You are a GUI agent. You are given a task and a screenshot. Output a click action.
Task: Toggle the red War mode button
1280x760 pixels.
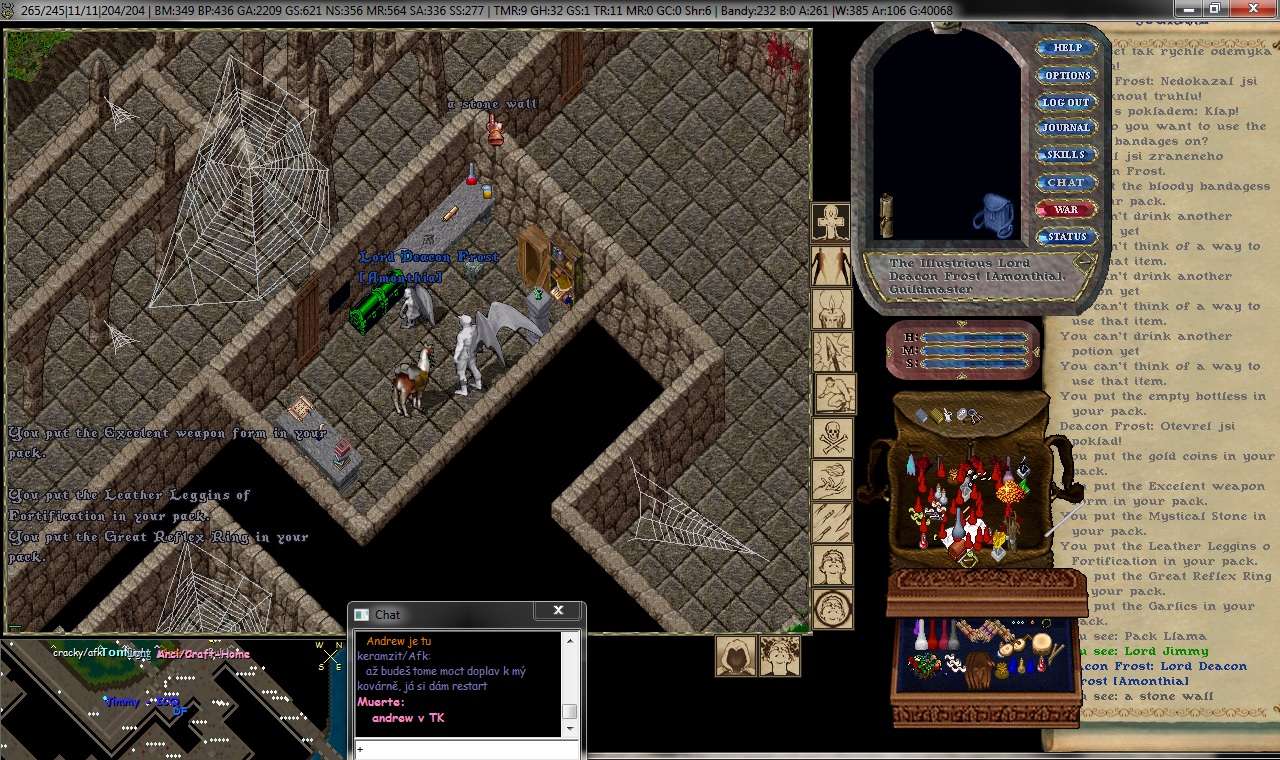(x=1065, y=210)
